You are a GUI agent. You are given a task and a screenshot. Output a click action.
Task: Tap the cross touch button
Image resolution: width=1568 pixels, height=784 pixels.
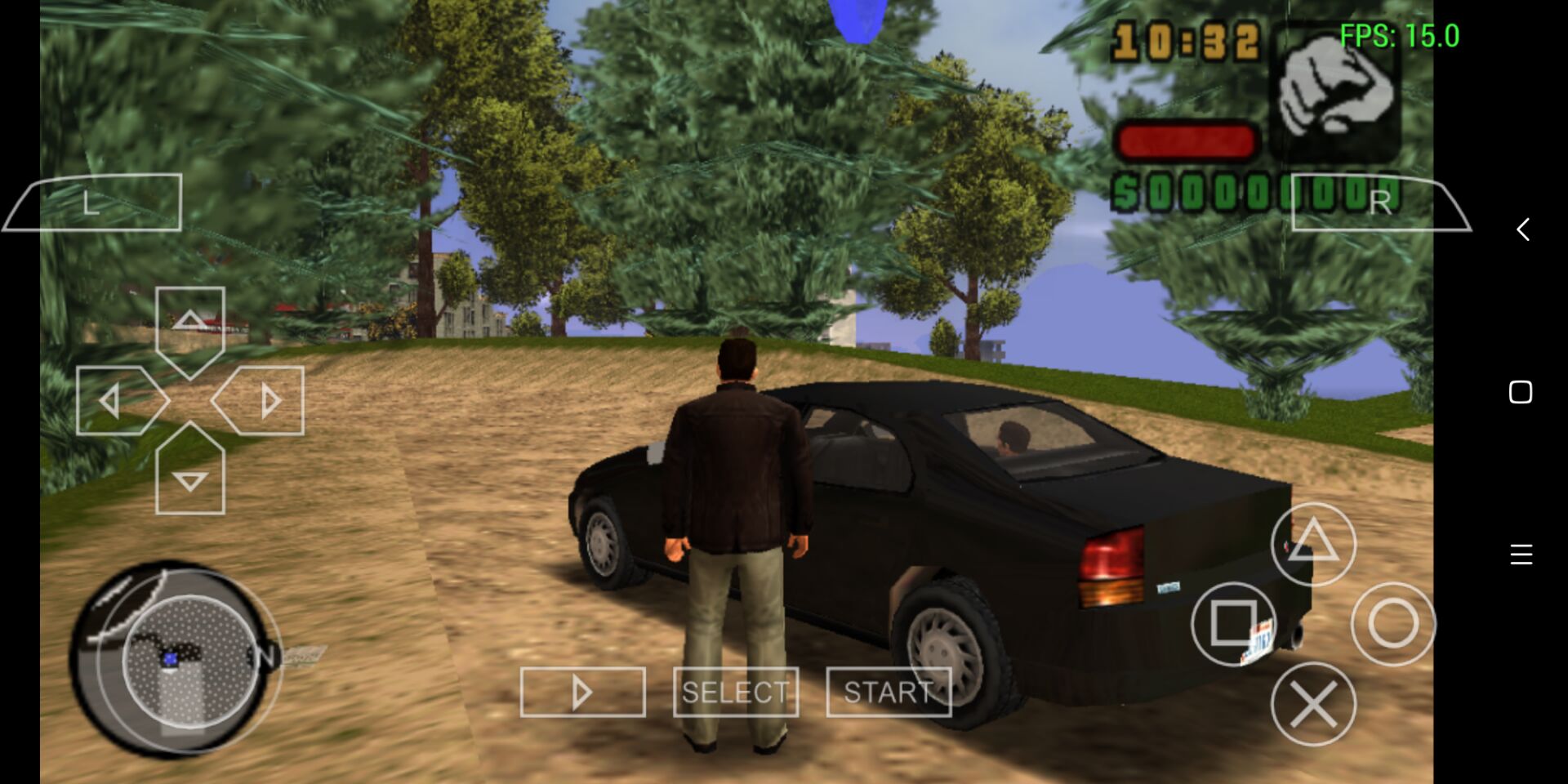click(x=1313, y=704)
